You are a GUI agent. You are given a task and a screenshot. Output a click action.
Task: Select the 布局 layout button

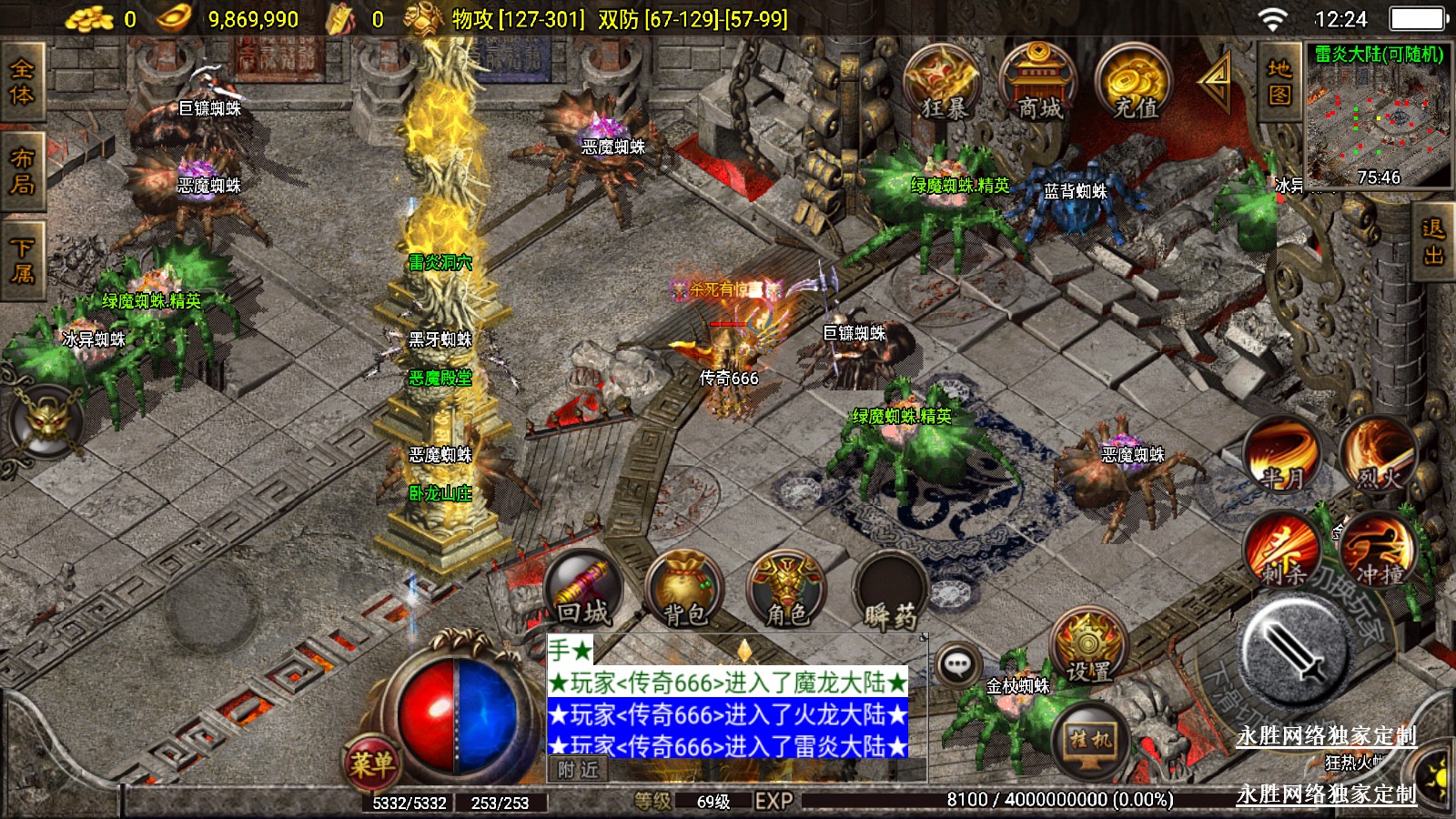tap(22, 171)
